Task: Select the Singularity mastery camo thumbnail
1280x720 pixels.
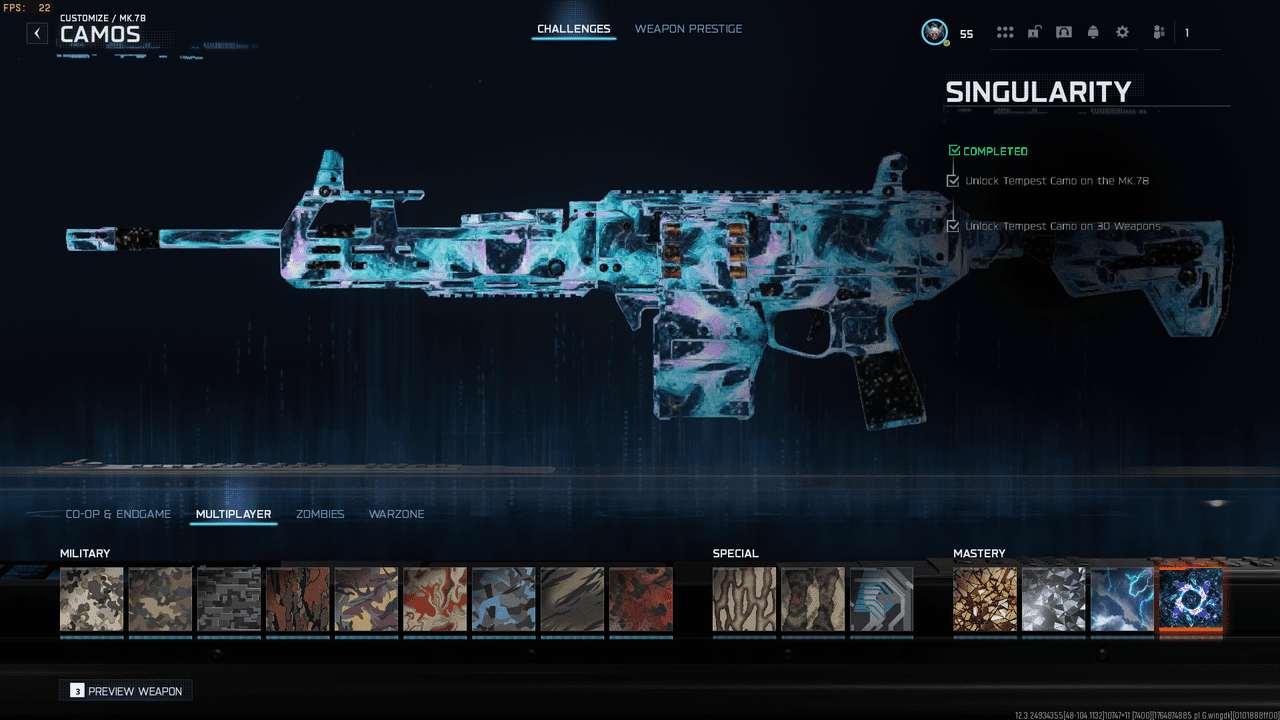Action: [1191, 598]
